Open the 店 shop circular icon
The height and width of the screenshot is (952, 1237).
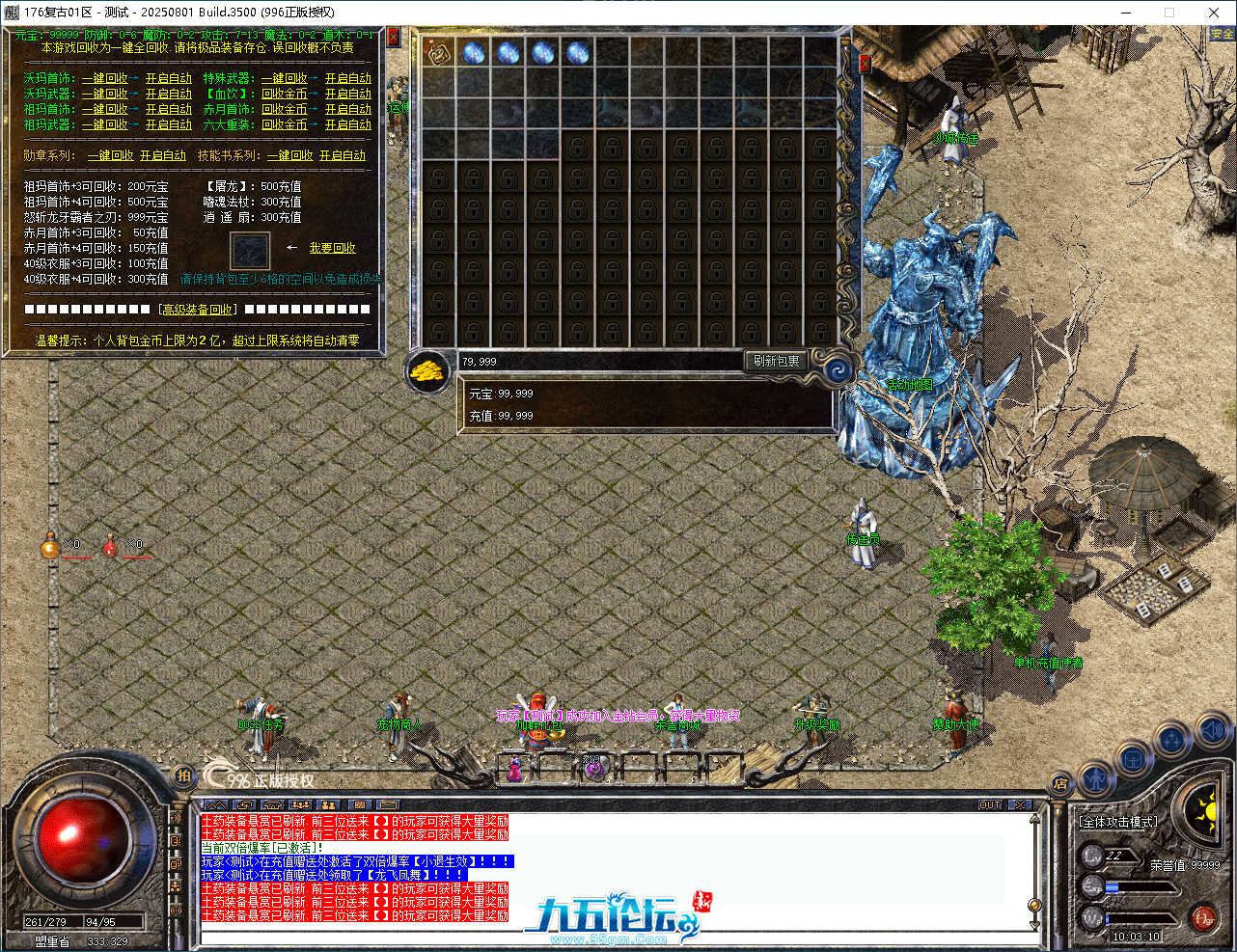tap(1062, 783)
